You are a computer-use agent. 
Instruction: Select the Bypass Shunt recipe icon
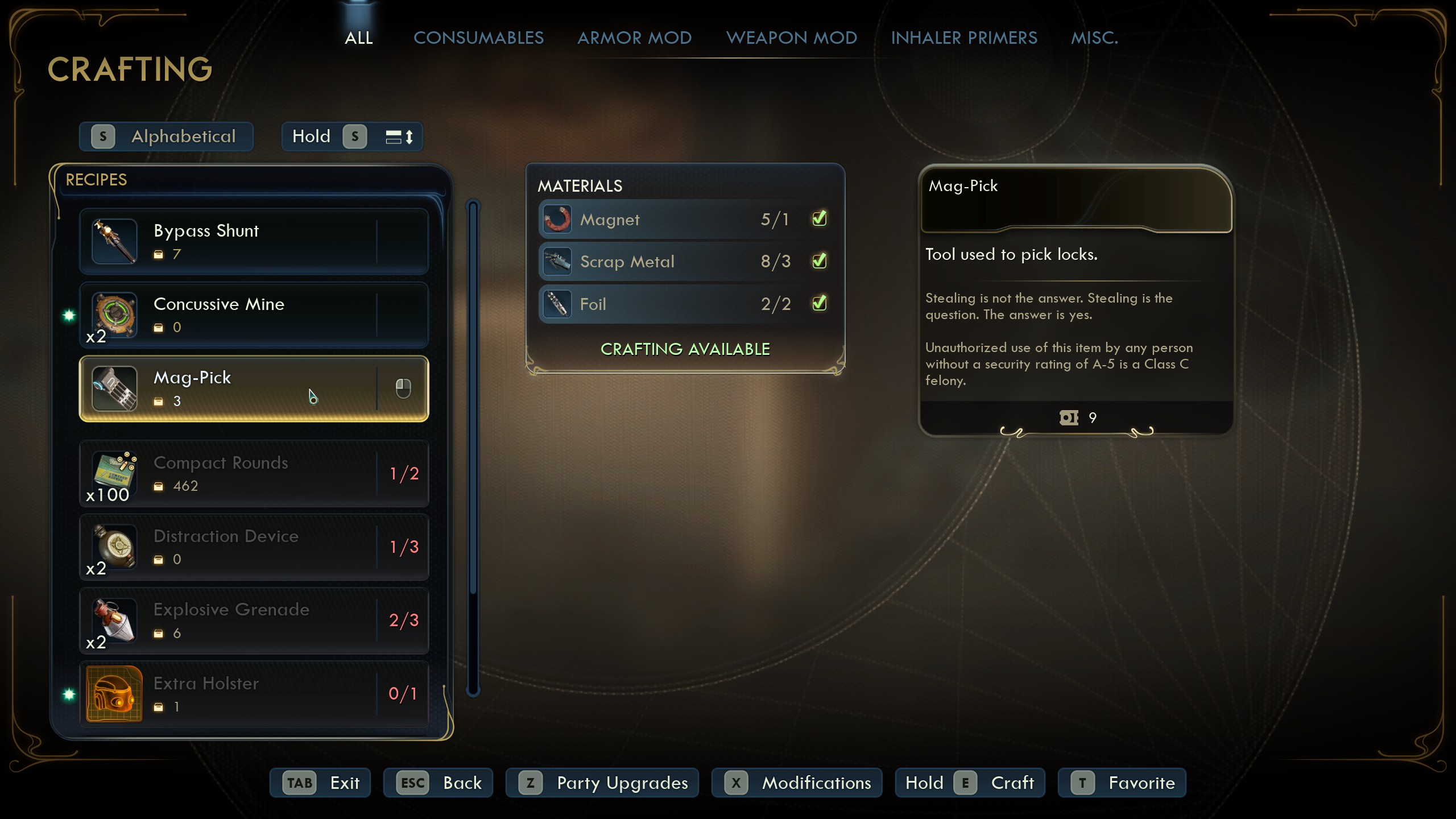[x=114, y=241]
